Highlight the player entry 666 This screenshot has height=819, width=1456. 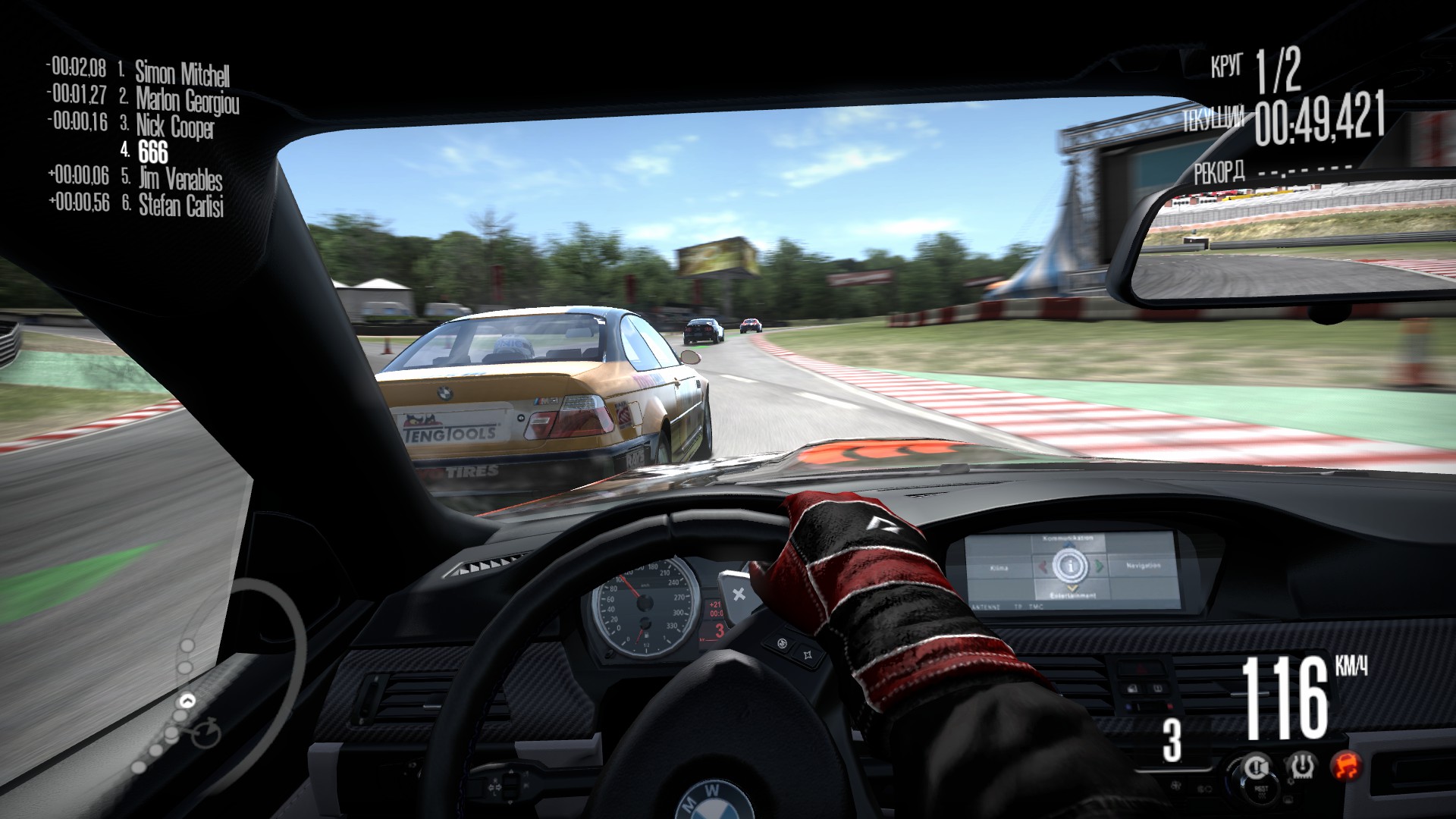click(153, 152)
